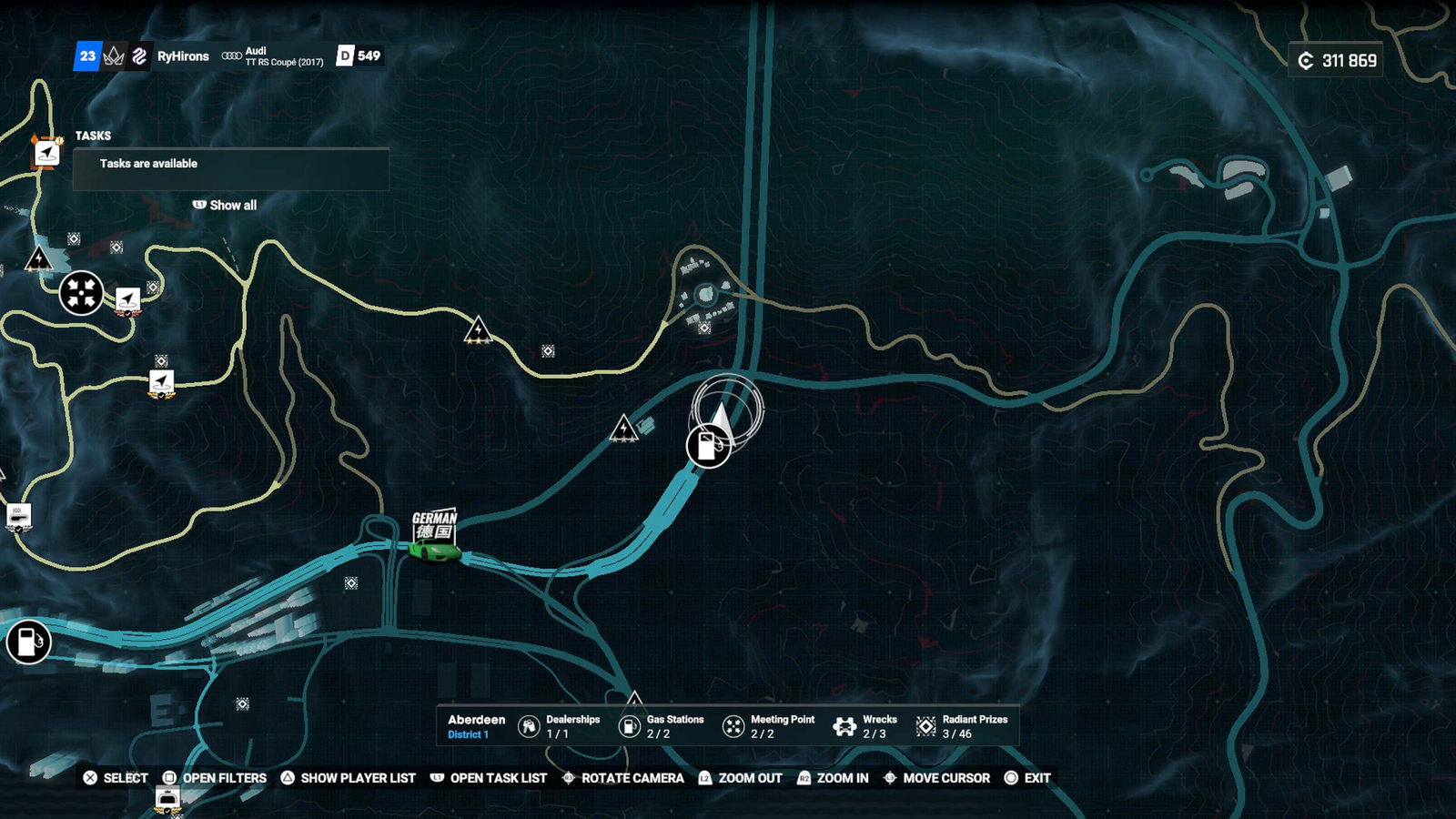Open the 'Tasks are available' panel
1456x819 pixels.
231,165
